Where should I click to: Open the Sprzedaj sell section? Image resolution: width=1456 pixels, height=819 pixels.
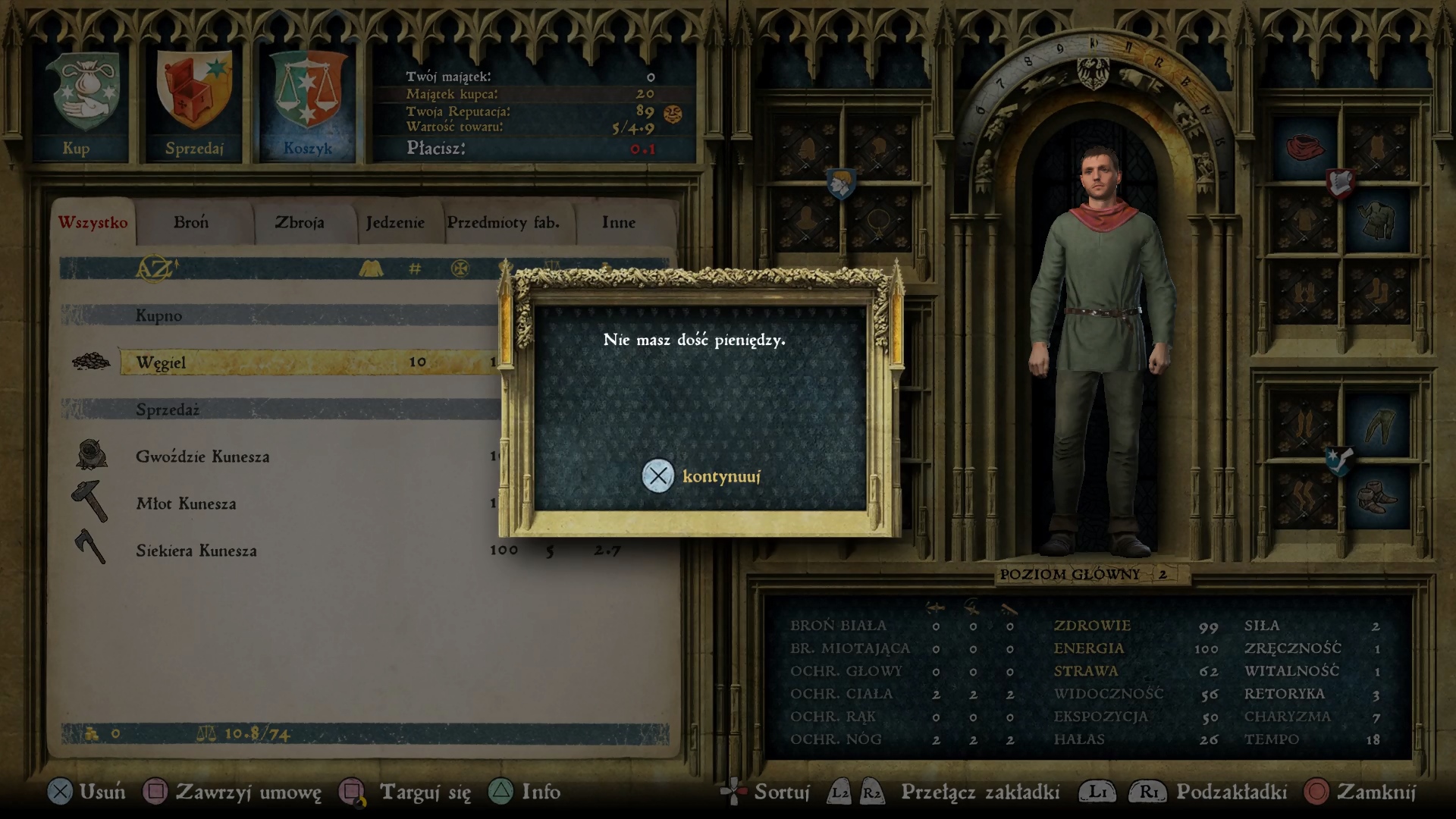194,104
